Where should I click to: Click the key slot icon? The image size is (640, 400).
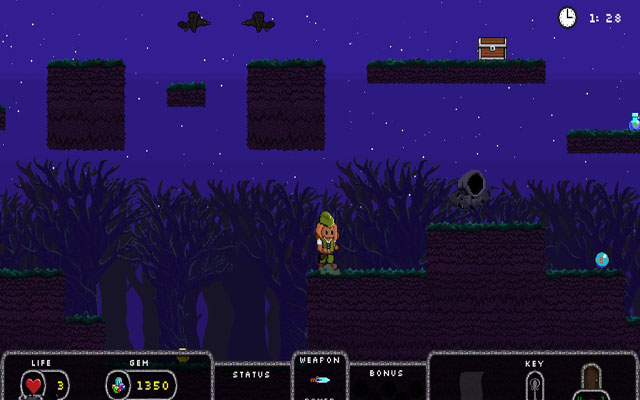535,384
